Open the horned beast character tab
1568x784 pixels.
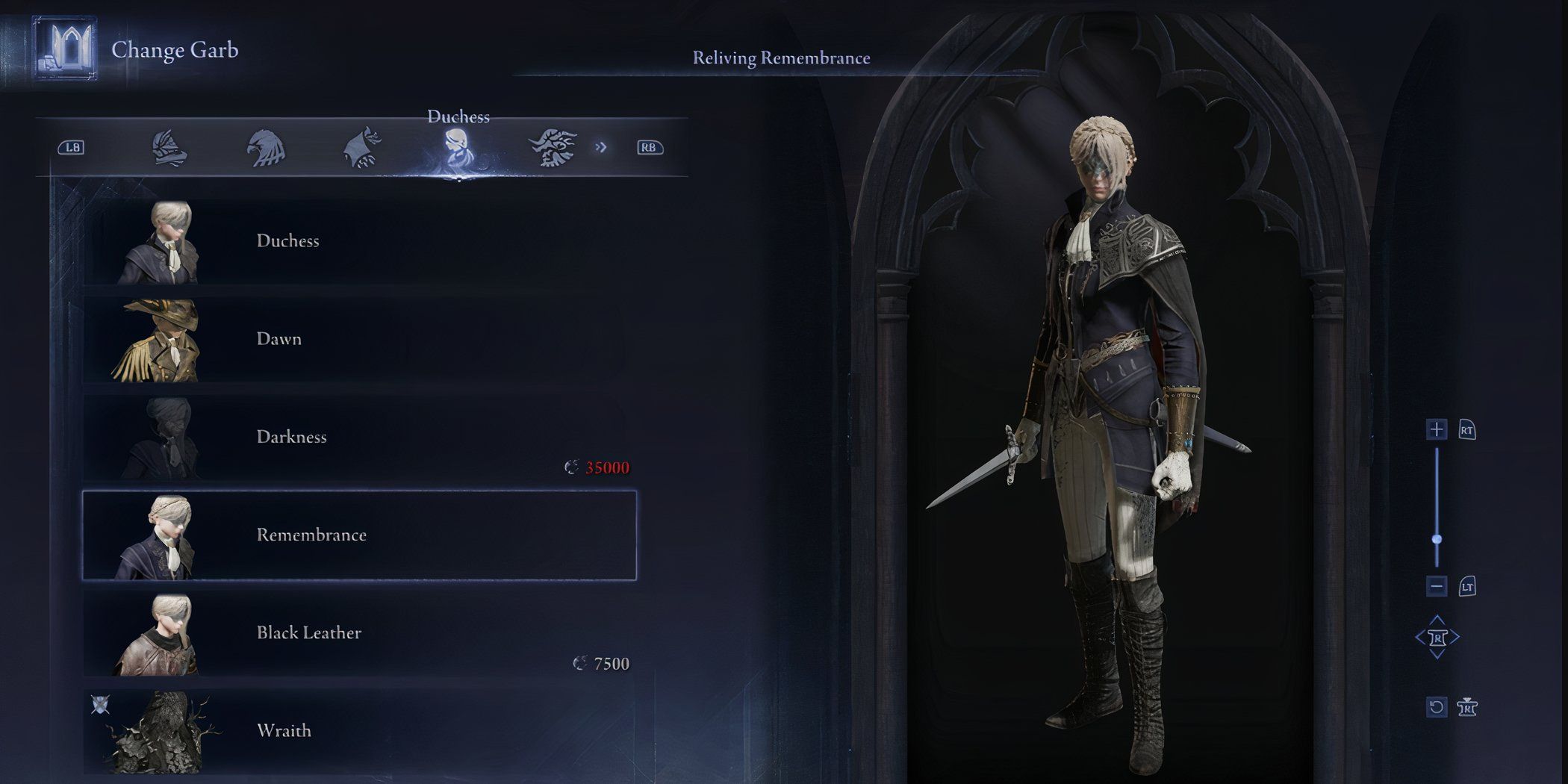click(x=553, y=148)
